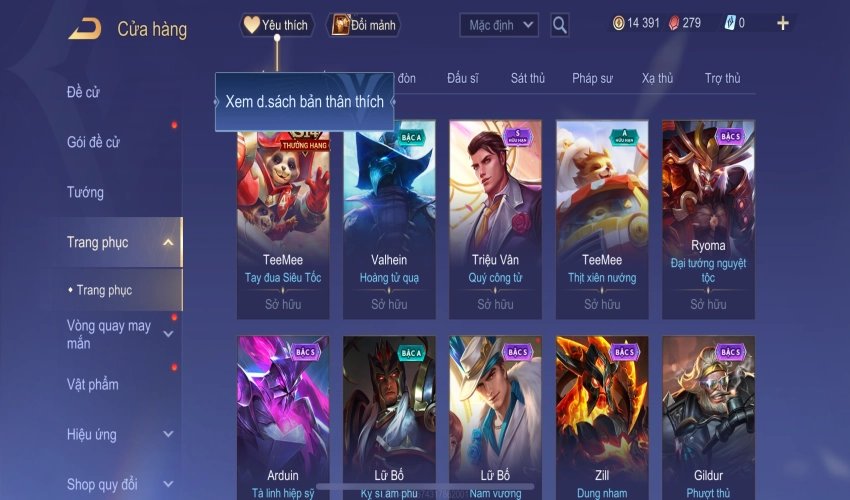
Task: Select Tướng in the shop sidebar
Action: (85, 192)
